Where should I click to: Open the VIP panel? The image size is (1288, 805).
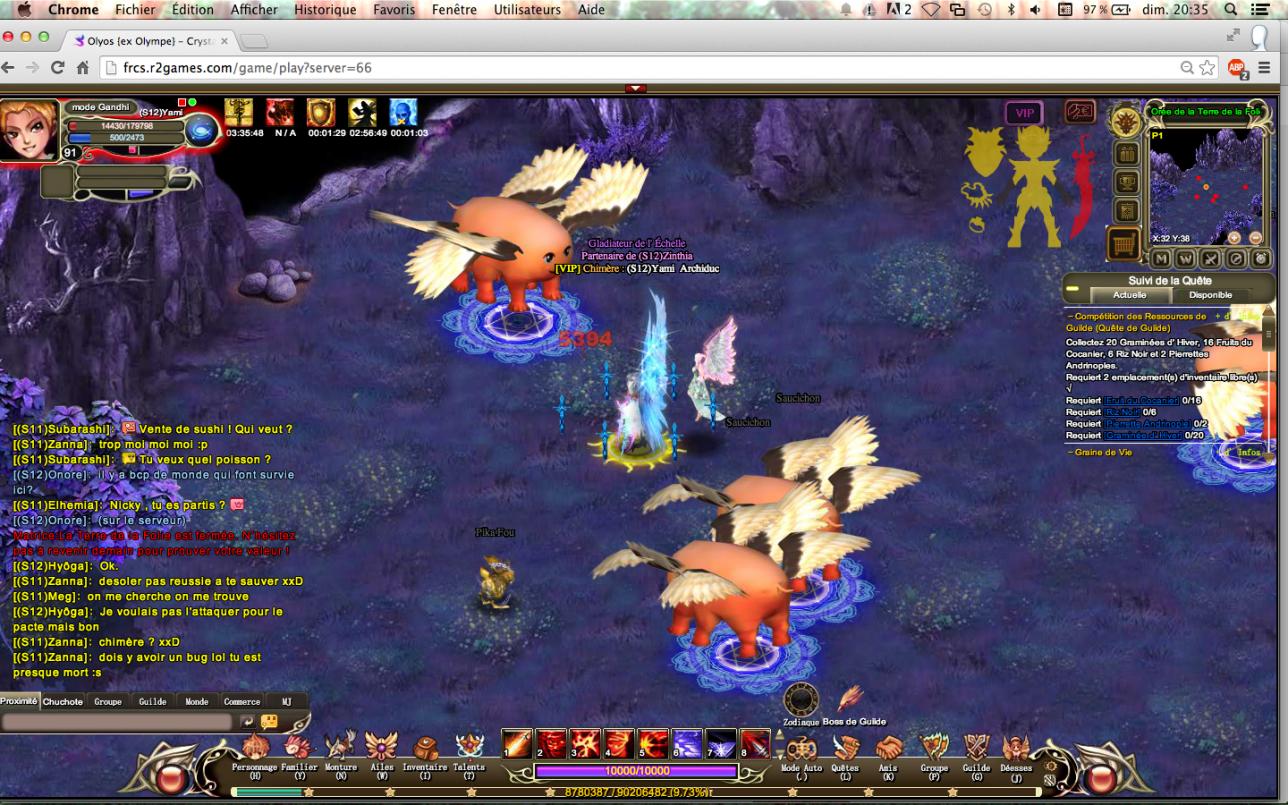pyautogui.click(x=1024, y=113)
